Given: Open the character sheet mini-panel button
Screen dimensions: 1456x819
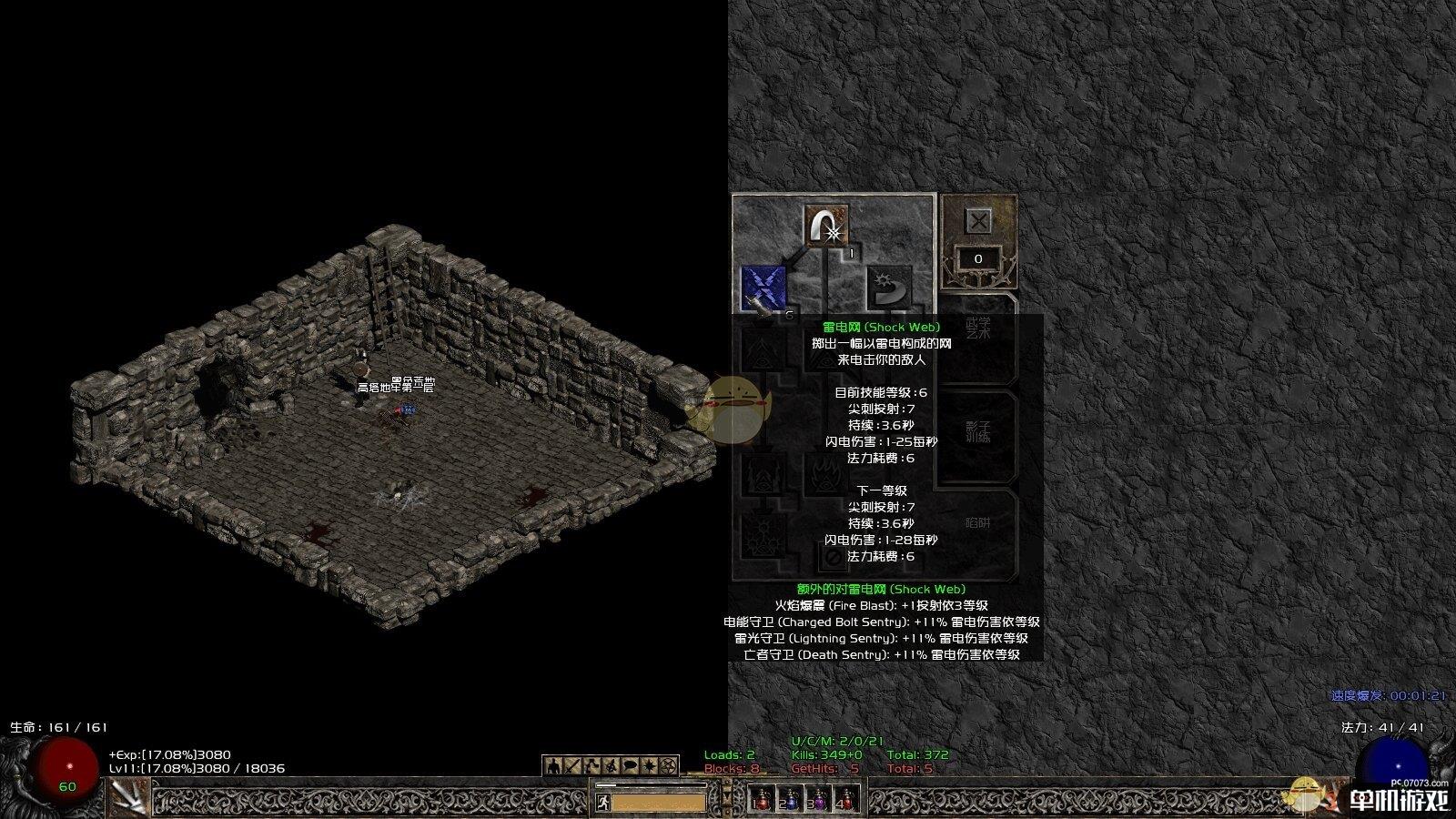Looking at the screenshot, I should point(551,766).
